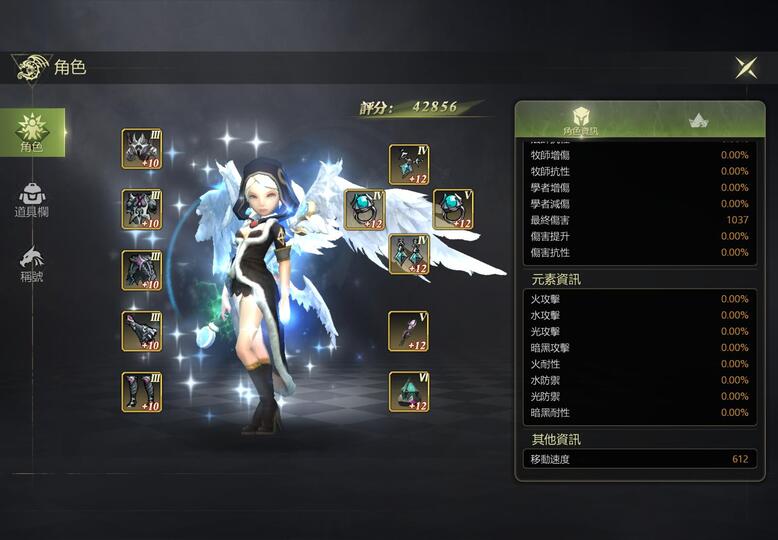Show the 角色資訊 helmet stats tab

click(580, 119)
